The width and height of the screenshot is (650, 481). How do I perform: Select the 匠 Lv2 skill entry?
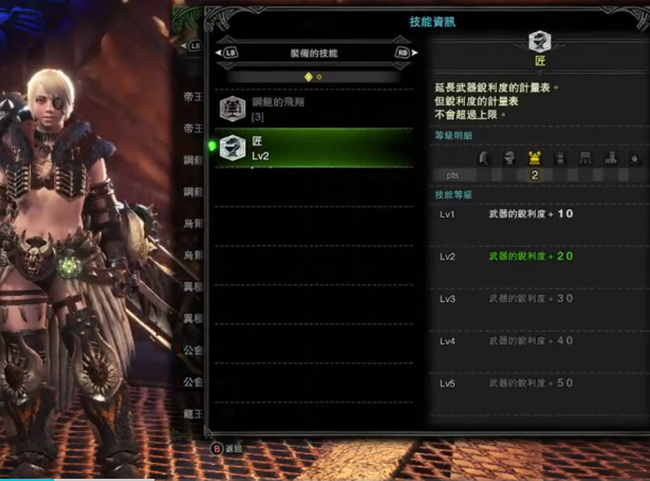[x=313, y=149]
